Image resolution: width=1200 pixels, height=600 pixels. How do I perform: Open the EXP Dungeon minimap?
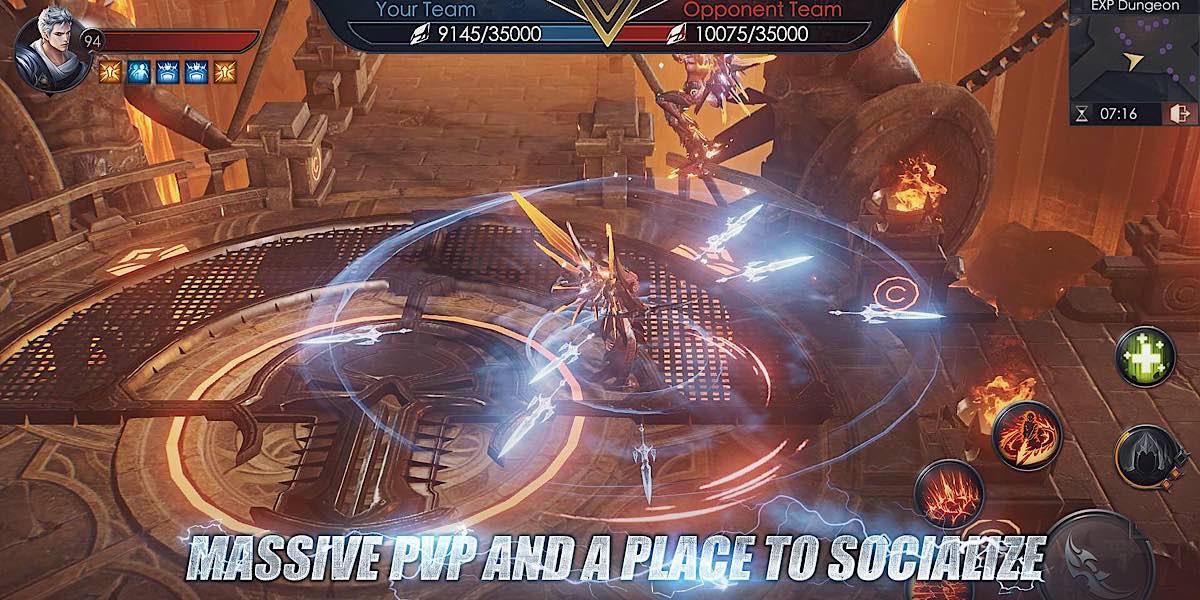[x=1131, y=58]
